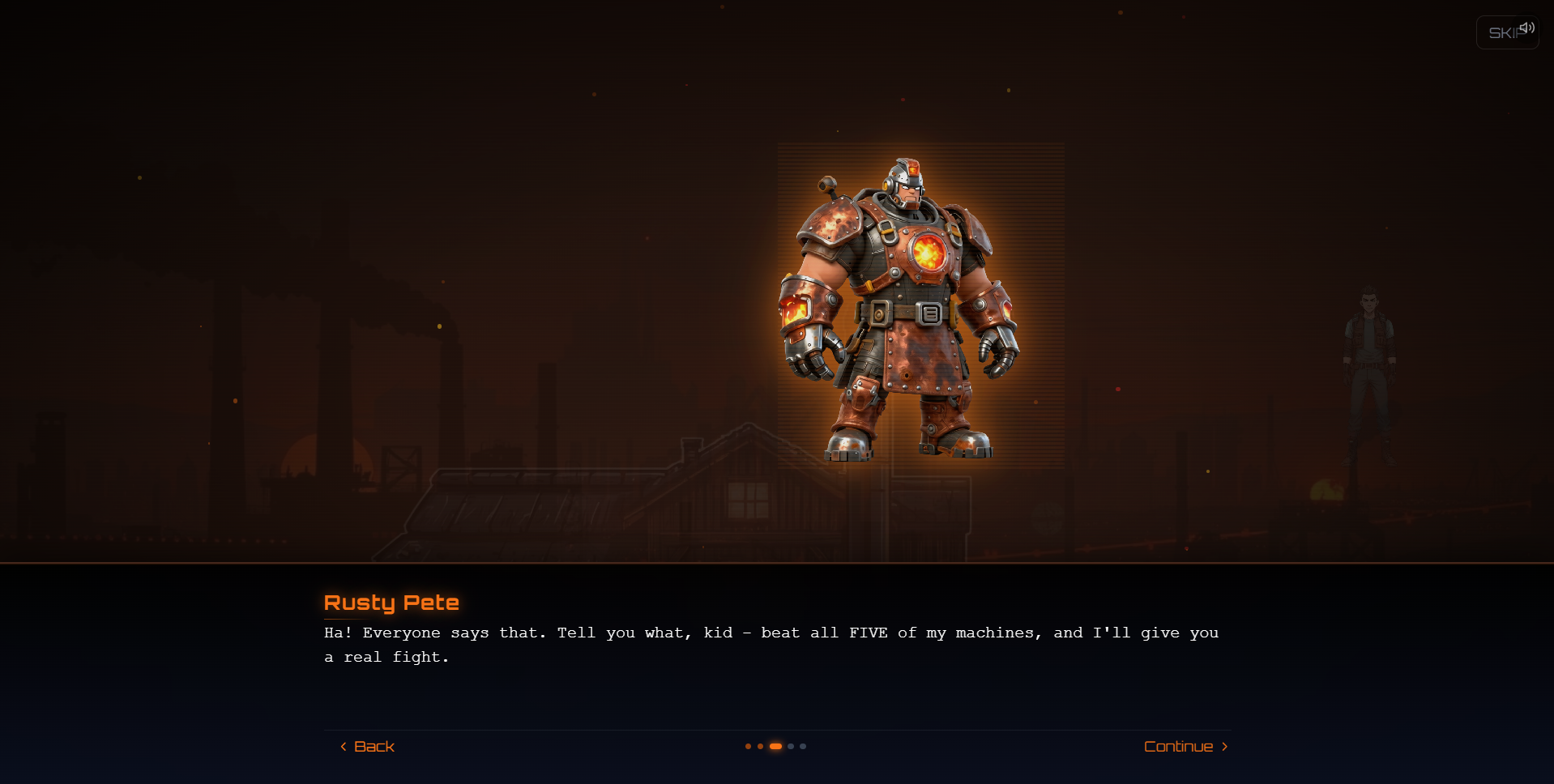Click the active elongated progress indicator

tap(776, 746)
